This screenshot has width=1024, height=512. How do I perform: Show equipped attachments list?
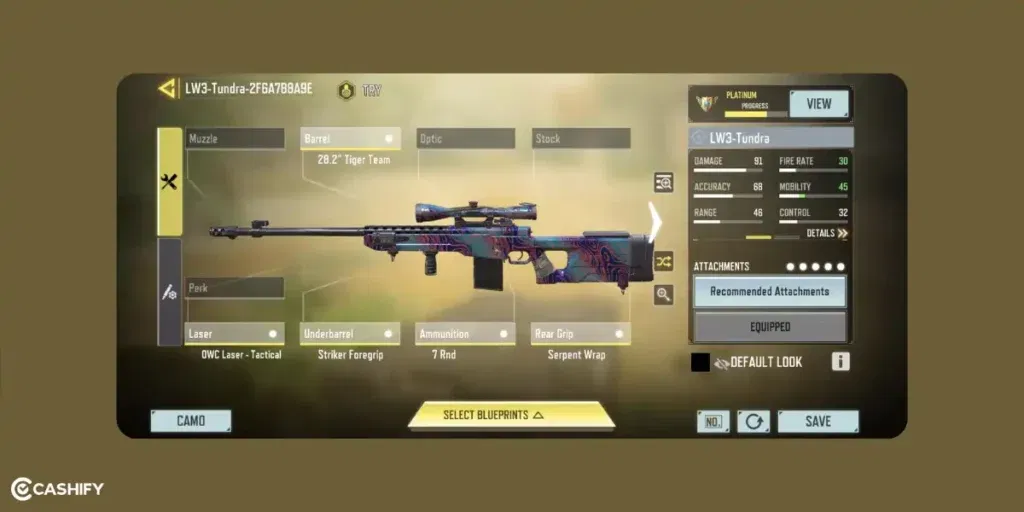(770, 326)
